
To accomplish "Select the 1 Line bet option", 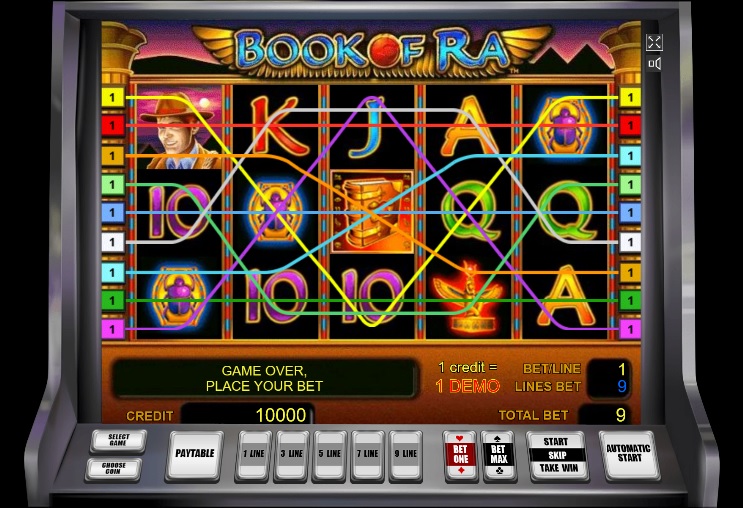I will pos(256,454).
